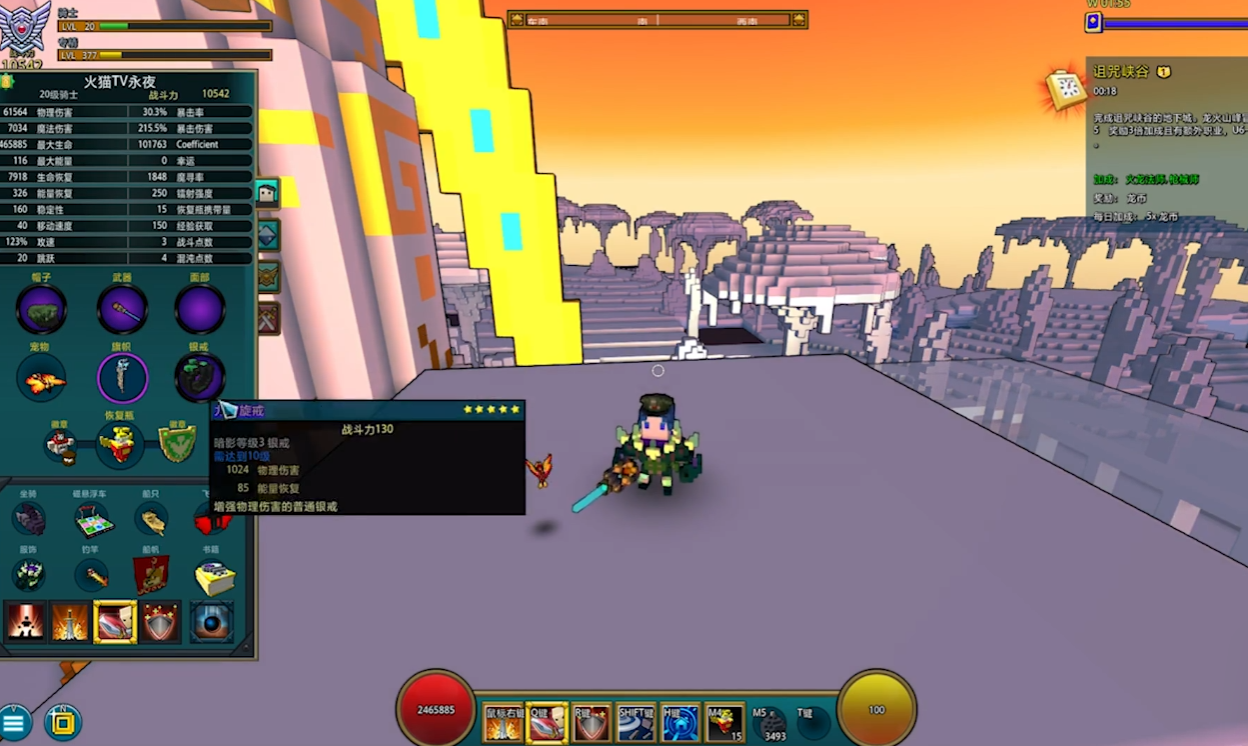Open the cursed canyon quest tracker icon
This screenshot has height=746, width=1248.
pyautogui.click(x=1067, y=90)
